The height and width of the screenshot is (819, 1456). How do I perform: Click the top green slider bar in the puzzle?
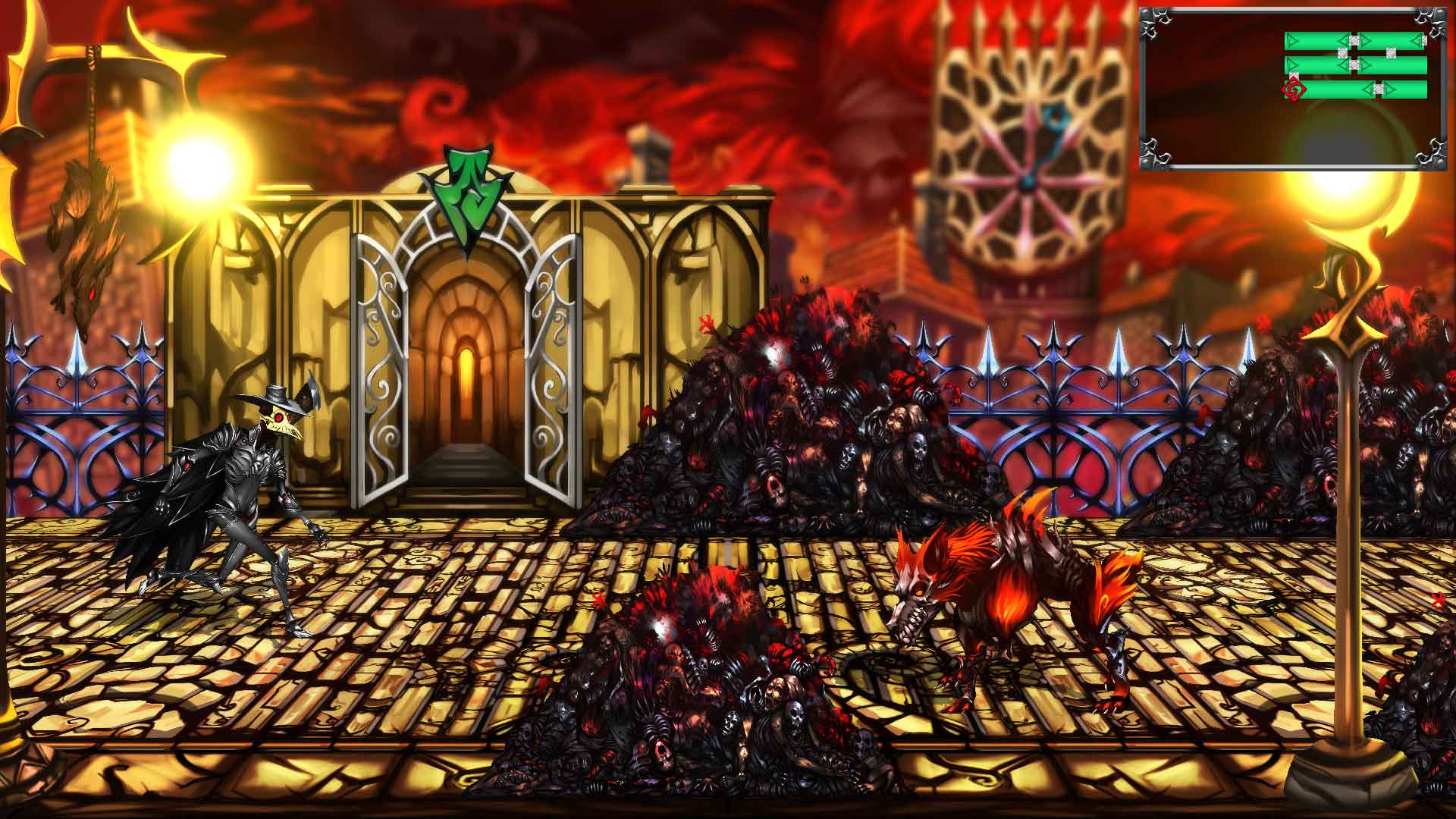1312,39
